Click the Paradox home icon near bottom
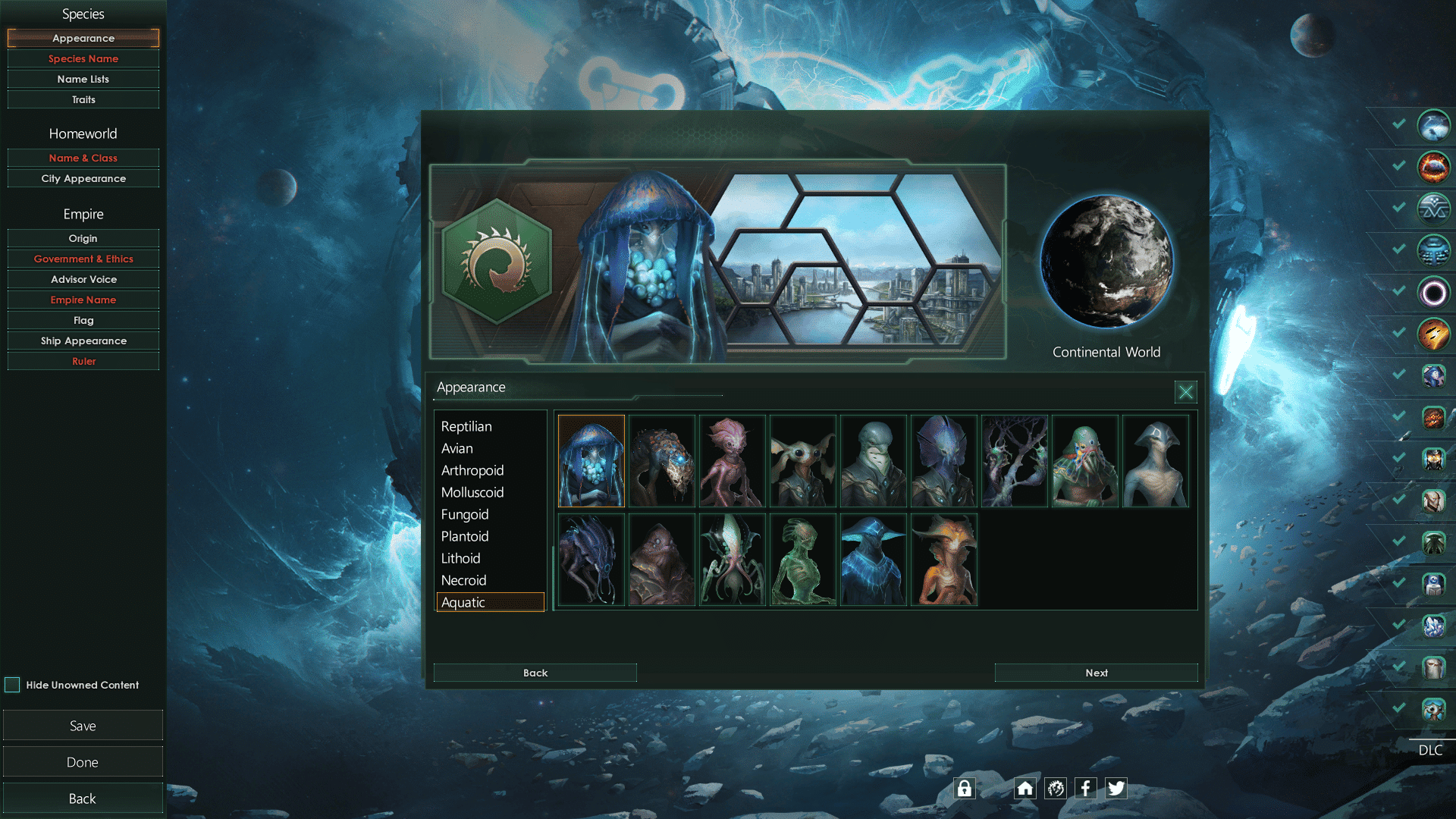 point(1025,788)
